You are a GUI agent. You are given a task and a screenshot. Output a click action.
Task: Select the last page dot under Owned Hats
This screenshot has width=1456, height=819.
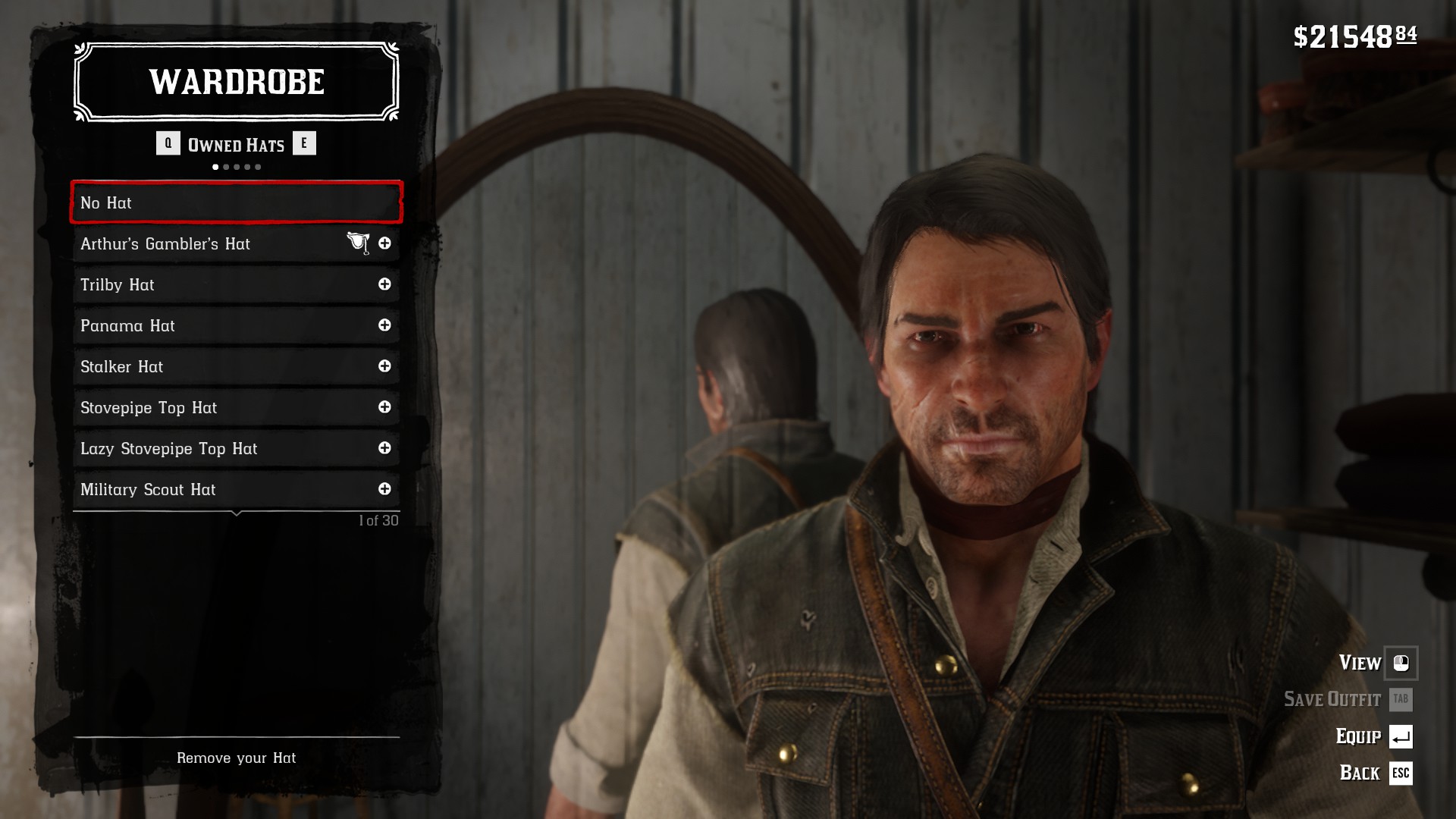coord(259,166)
